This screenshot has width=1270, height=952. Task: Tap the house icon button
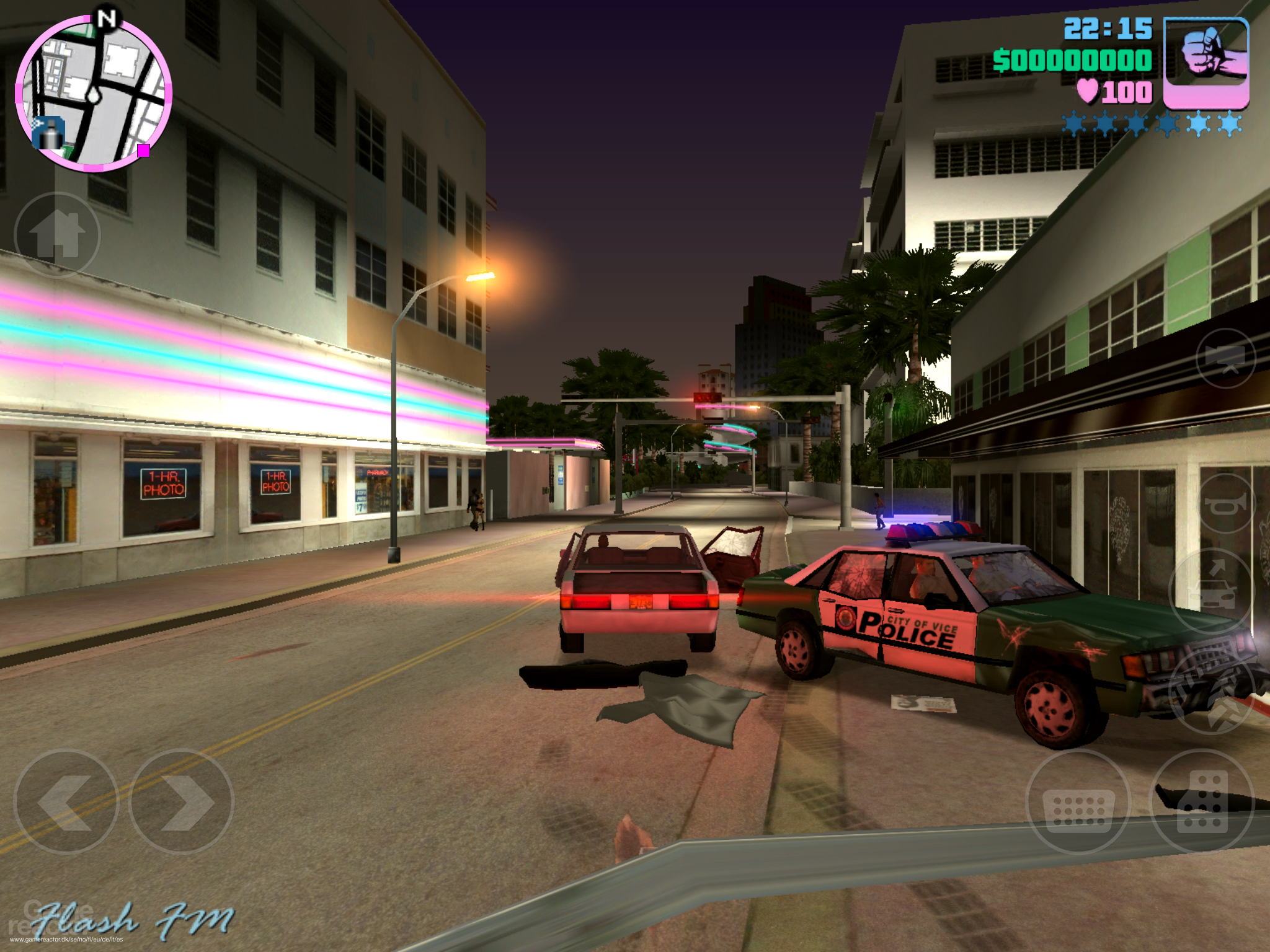57,234
